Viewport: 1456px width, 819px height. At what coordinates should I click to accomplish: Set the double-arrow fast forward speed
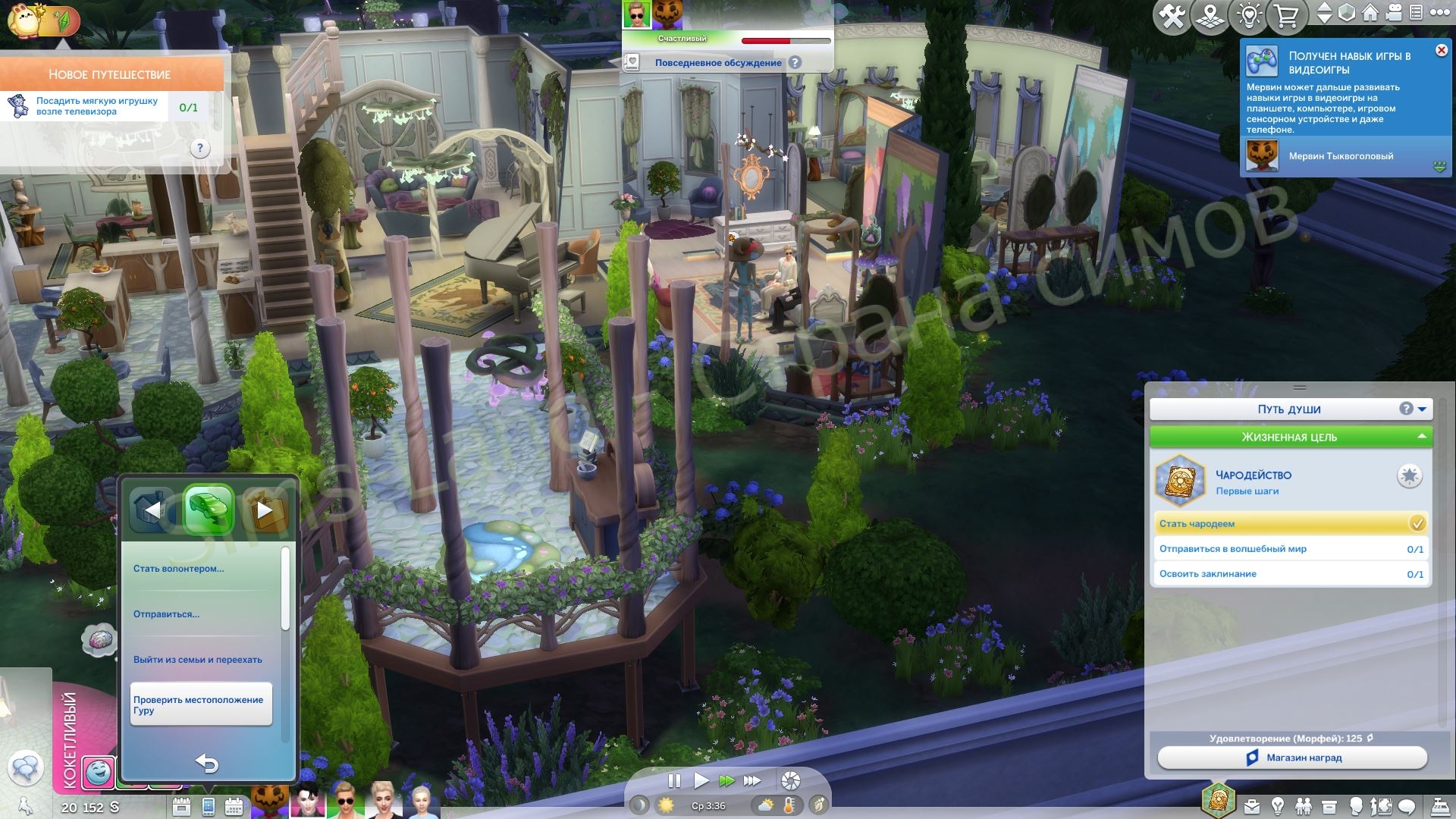click(x=726, y=780)
